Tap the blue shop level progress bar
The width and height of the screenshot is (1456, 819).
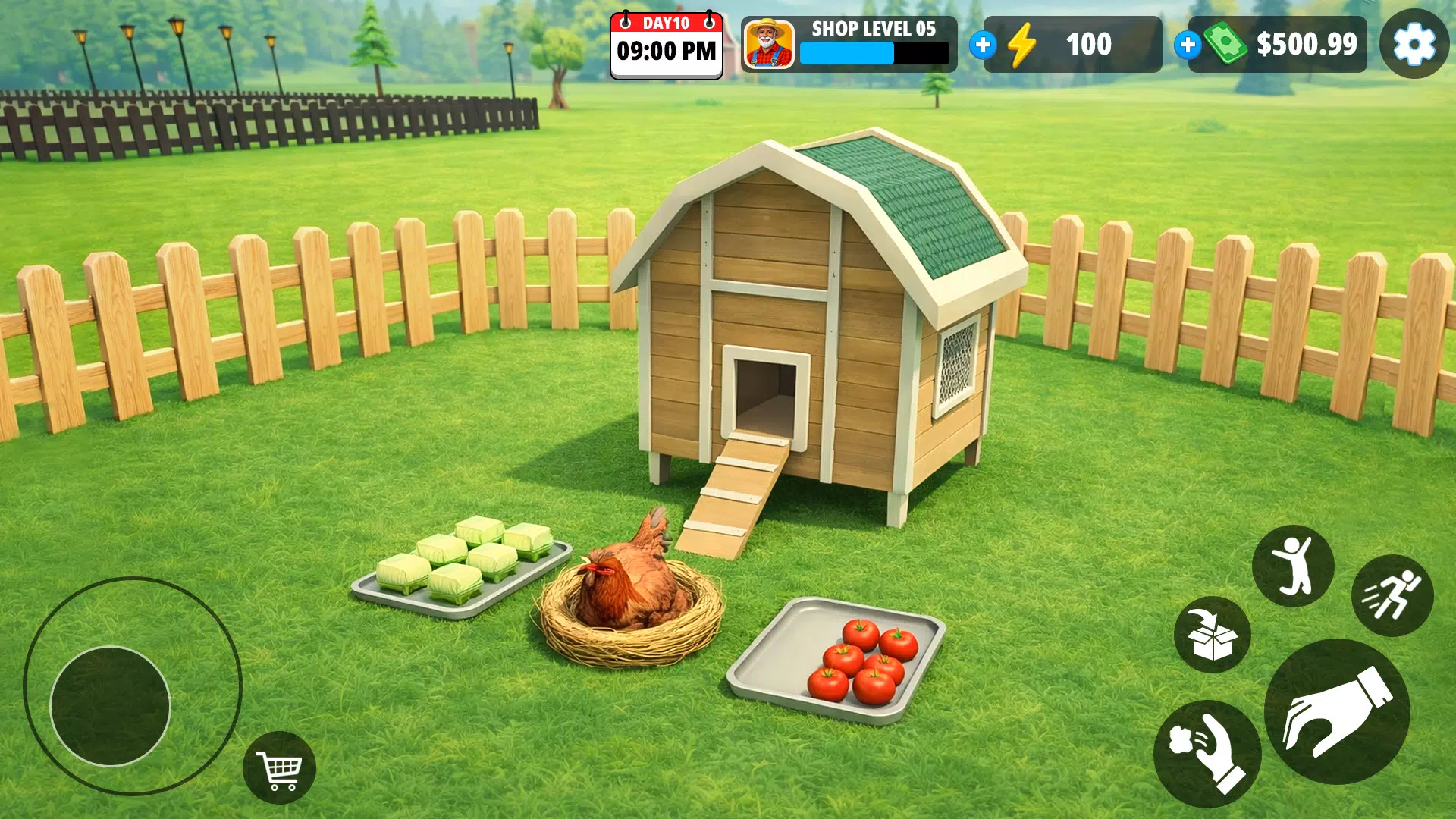click(846, 55)
